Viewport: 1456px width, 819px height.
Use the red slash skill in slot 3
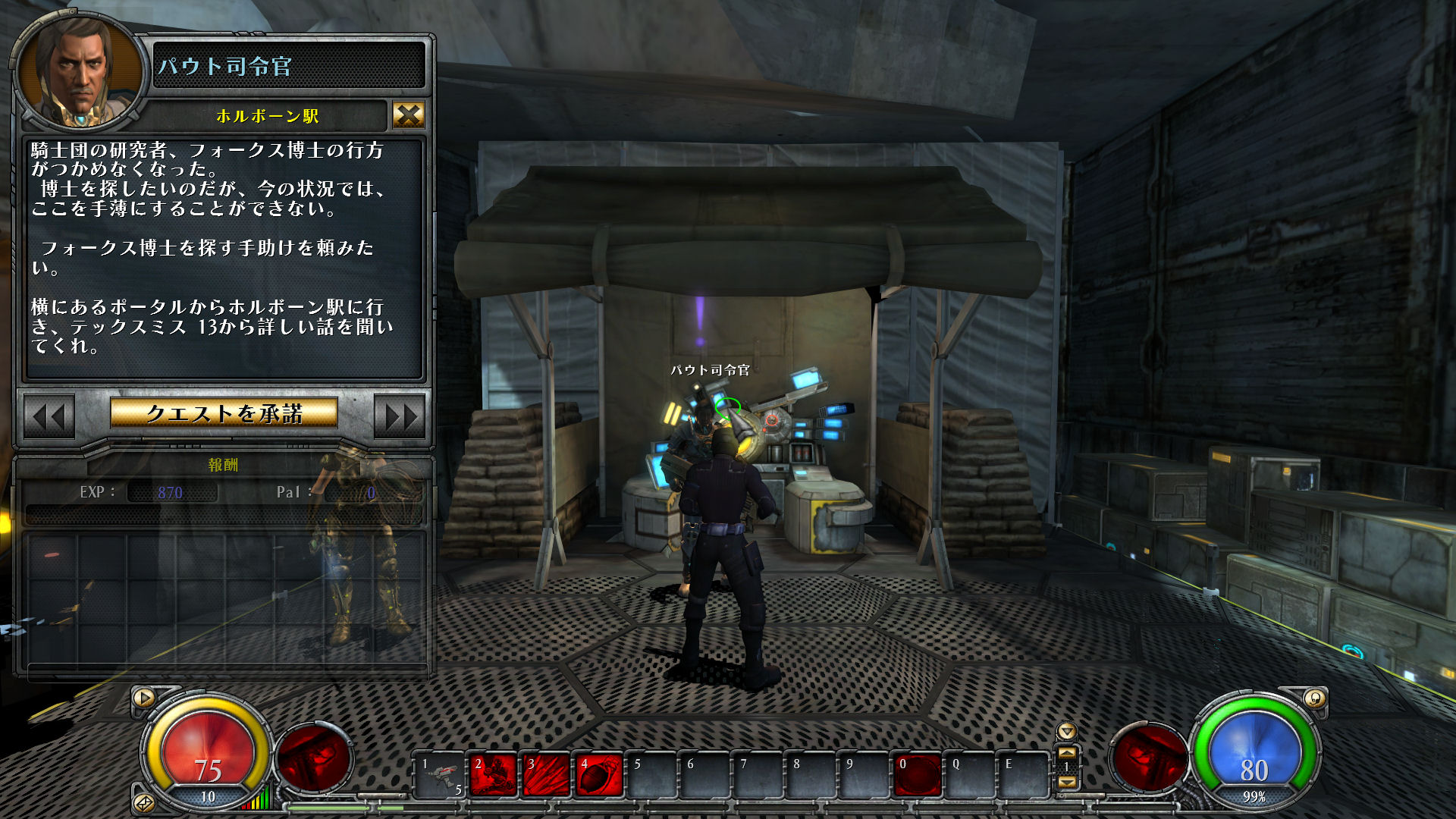tap(547, 775)
